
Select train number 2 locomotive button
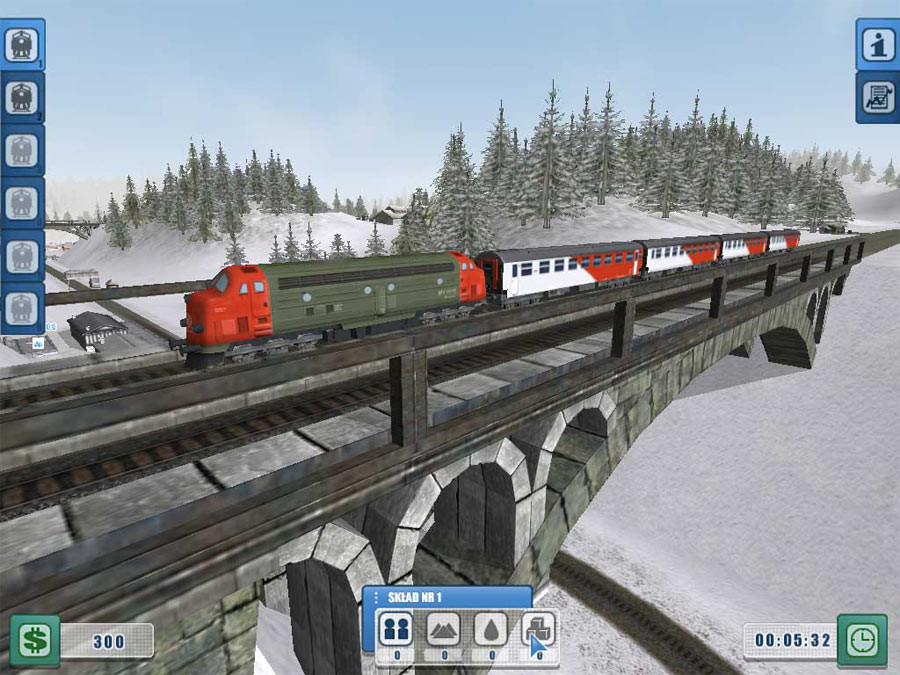[x=22, y=97]
